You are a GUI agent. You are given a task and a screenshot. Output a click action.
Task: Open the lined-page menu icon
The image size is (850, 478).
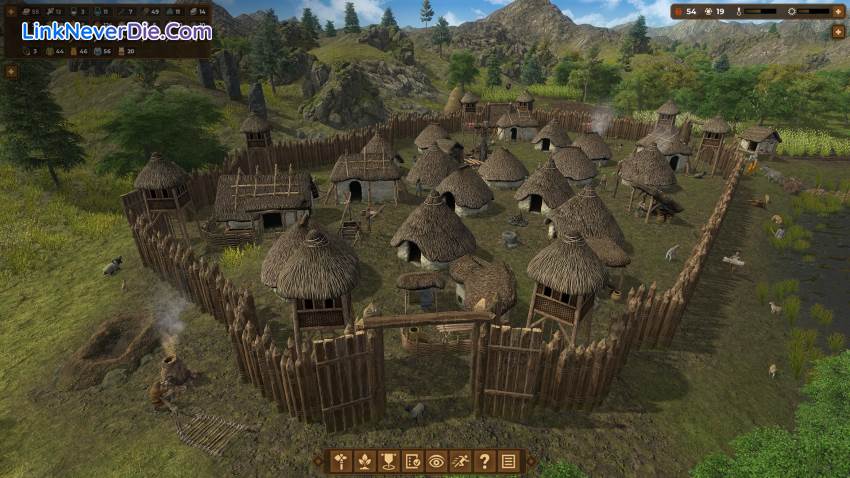click(x=508, y=461)
